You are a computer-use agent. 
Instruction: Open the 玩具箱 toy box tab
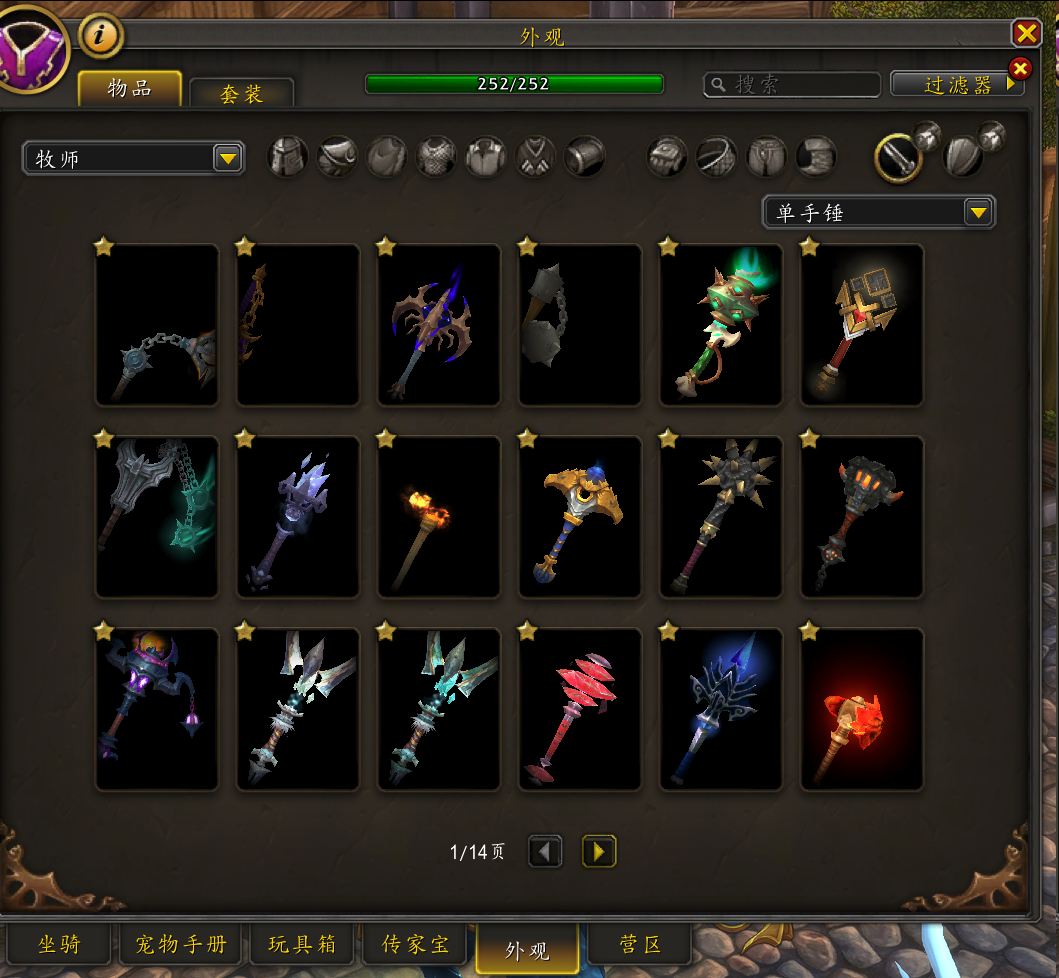pos(302,944)
